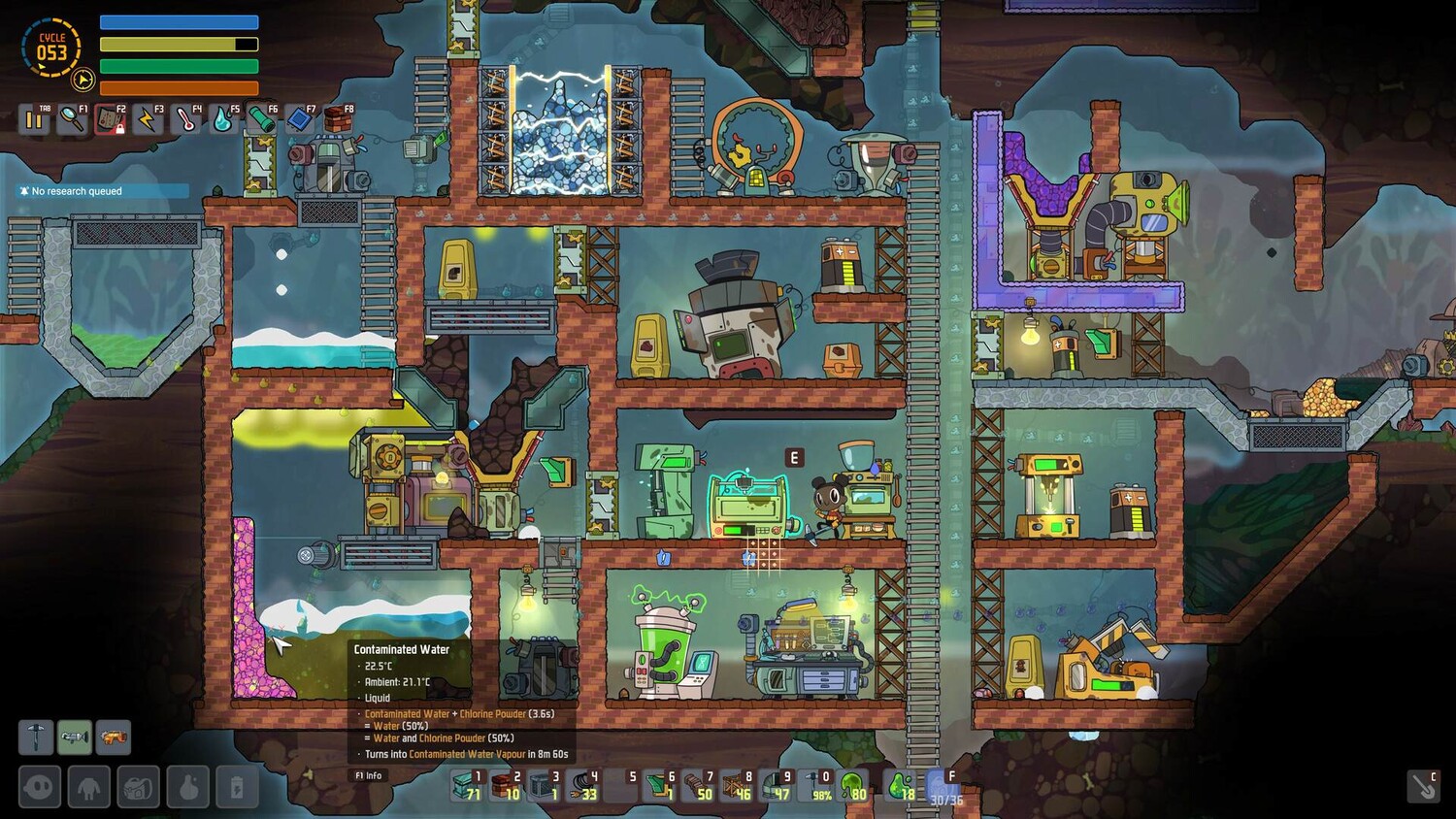1456x819 pixels.
Task: Activate the water droplet liquid overlay
Action: 223,120
